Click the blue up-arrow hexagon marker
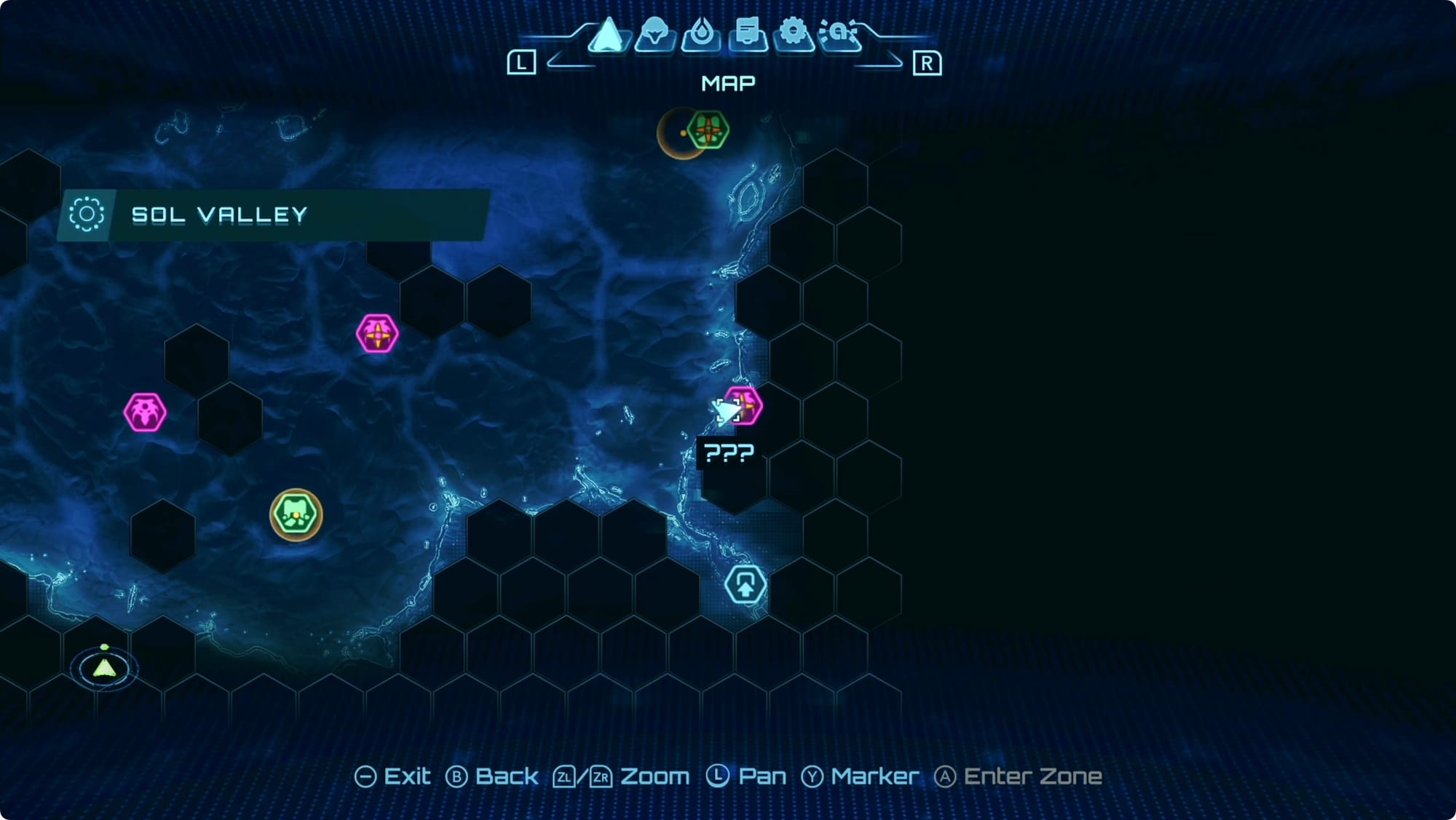This screenshot has height=820, width=1456. point(745,584)
